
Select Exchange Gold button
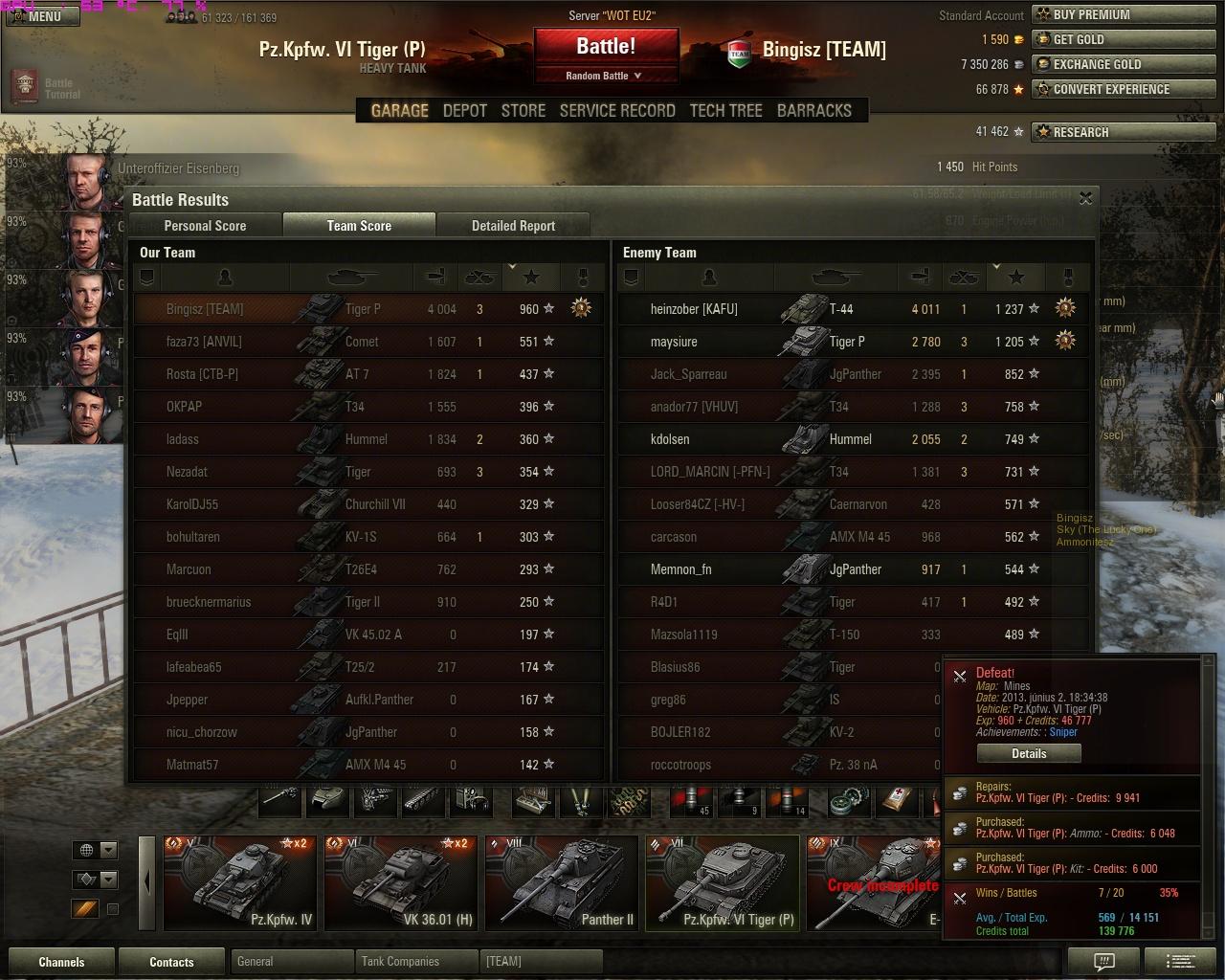(1127, 64)
